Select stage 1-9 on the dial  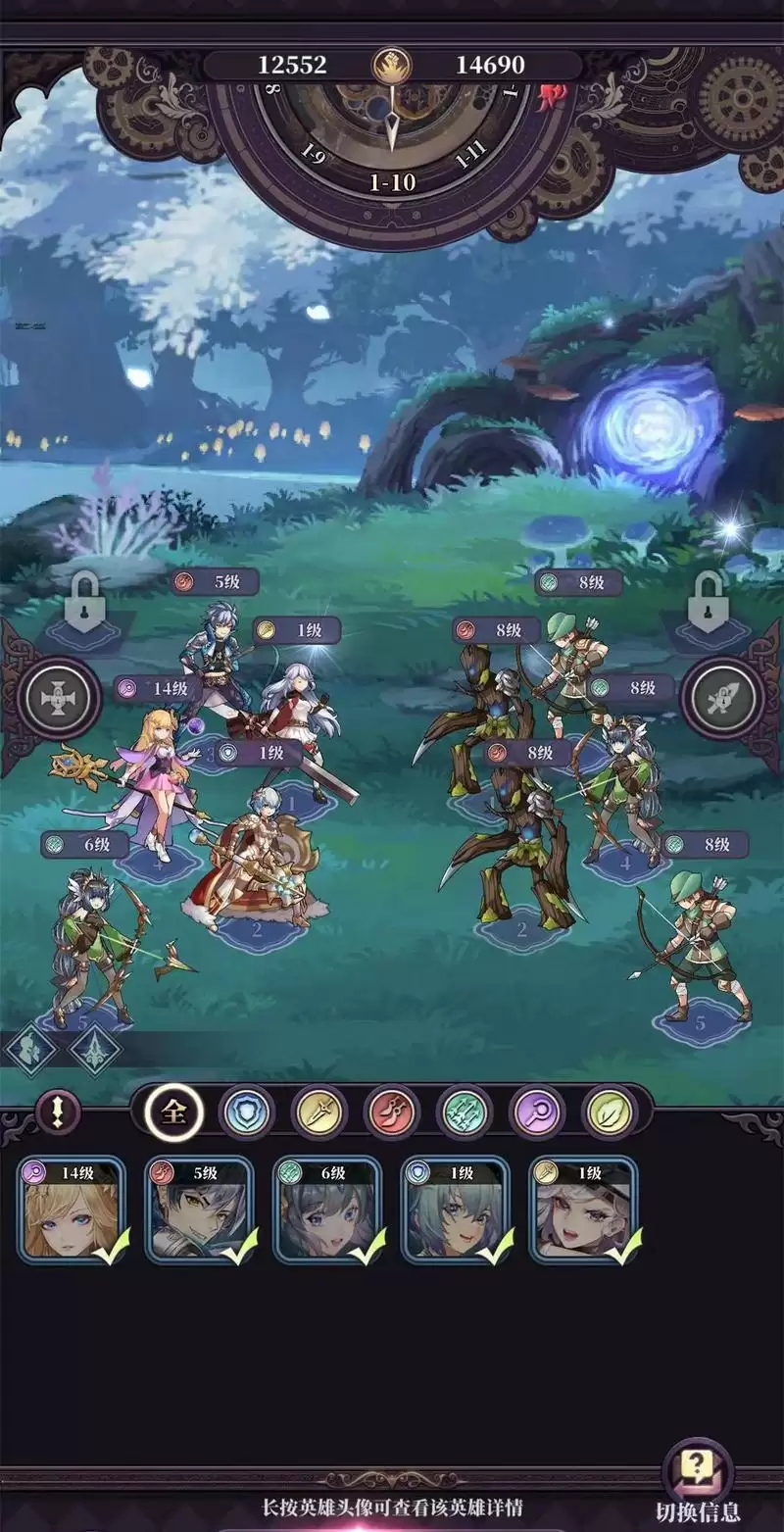[315, 157]
